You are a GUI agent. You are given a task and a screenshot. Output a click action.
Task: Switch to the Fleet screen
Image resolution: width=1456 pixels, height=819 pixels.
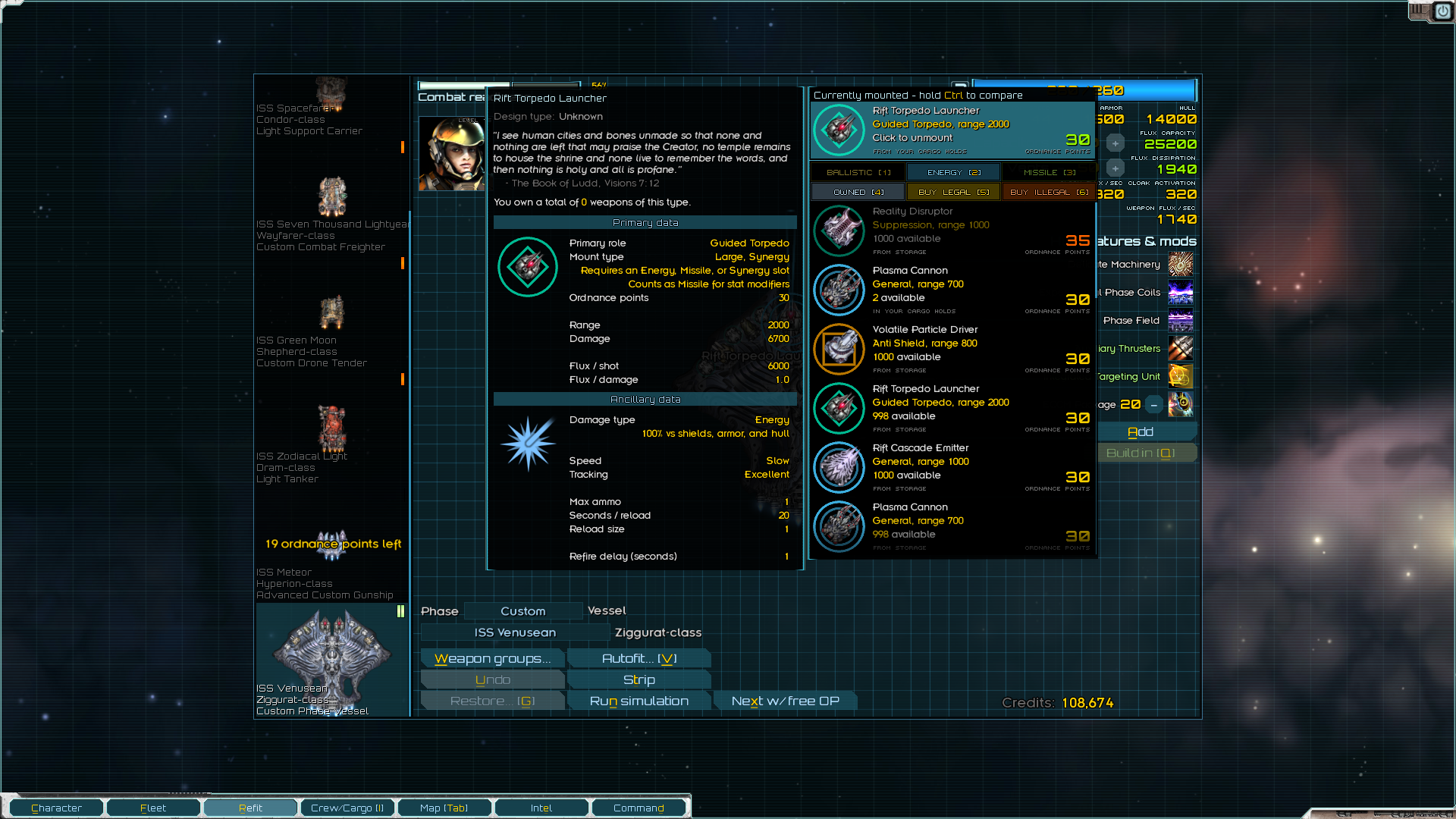pos(153,808)
